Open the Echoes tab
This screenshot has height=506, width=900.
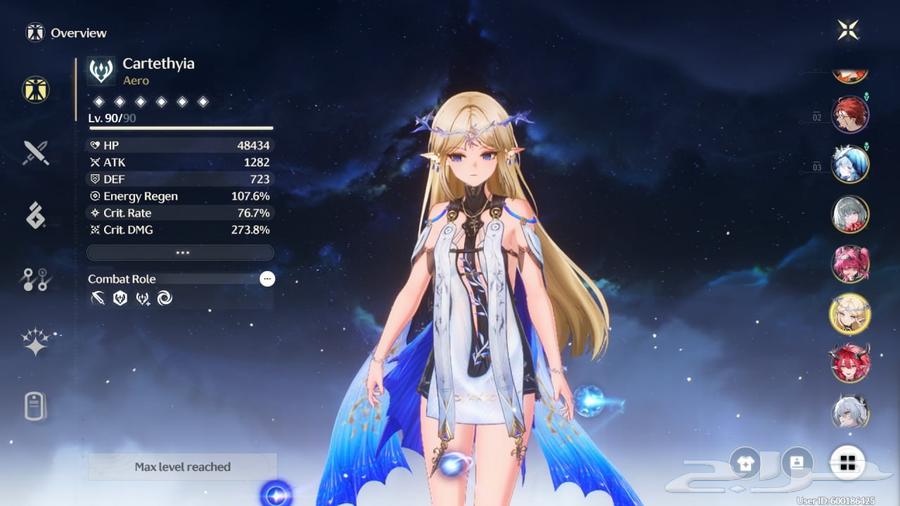click(36, 215)
